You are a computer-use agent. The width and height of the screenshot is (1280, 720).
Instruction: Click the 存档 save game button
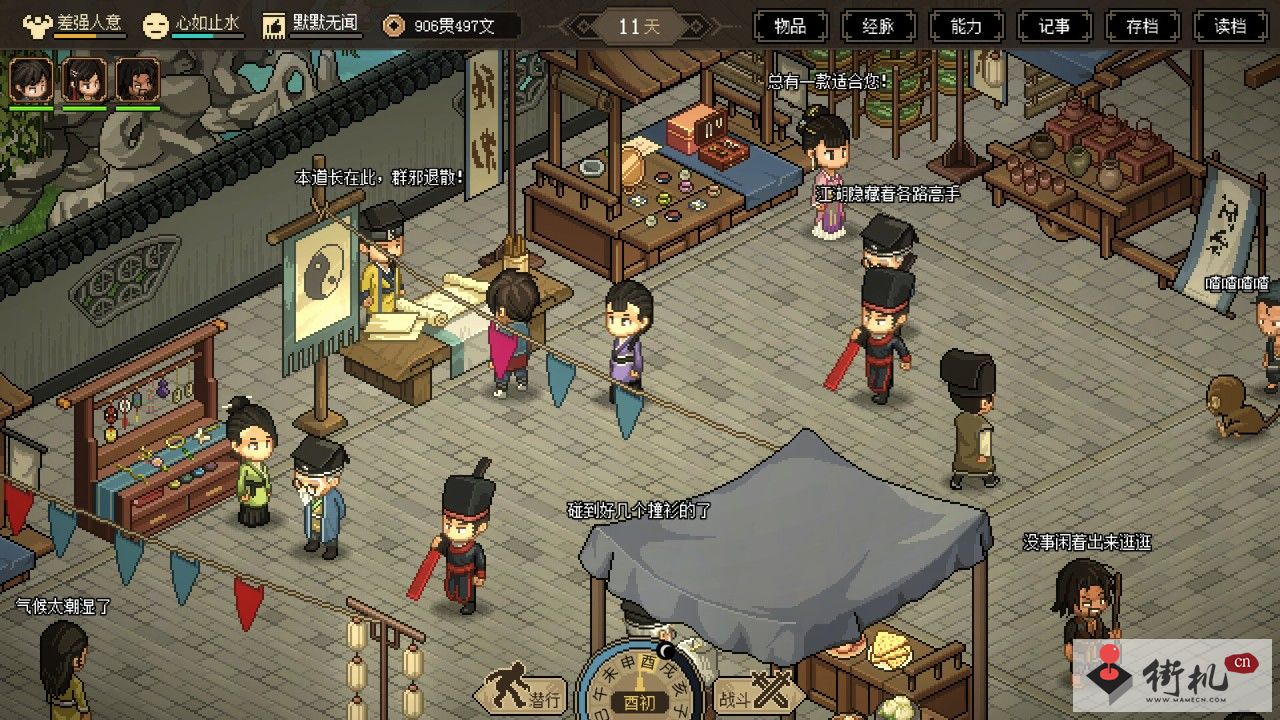[1142, 26]
